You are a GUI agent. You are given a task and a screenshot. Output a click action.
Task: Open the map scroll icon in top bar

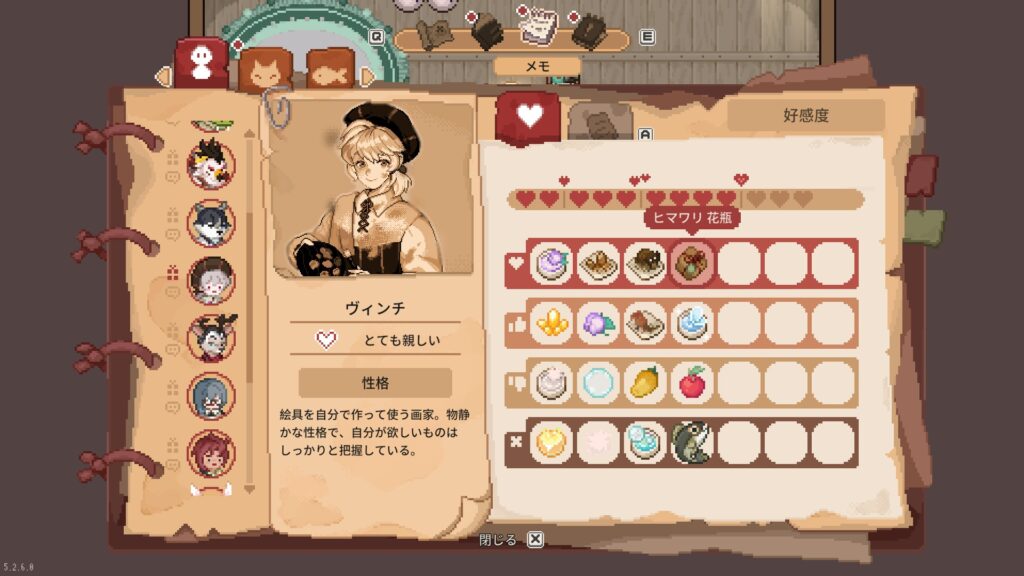point(435,33)
